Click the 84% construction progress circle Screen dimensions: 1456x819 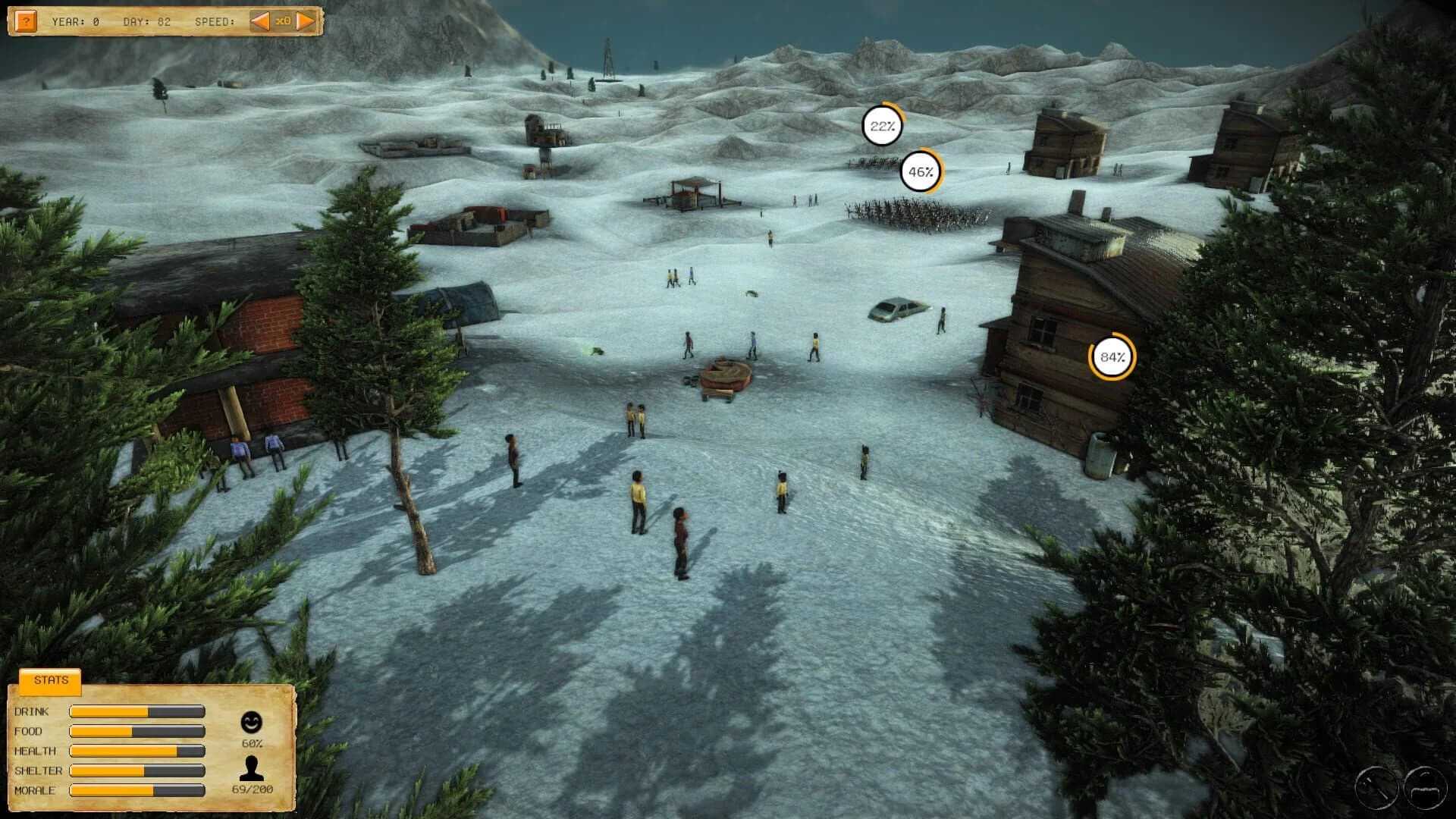tap(1112, 356)
